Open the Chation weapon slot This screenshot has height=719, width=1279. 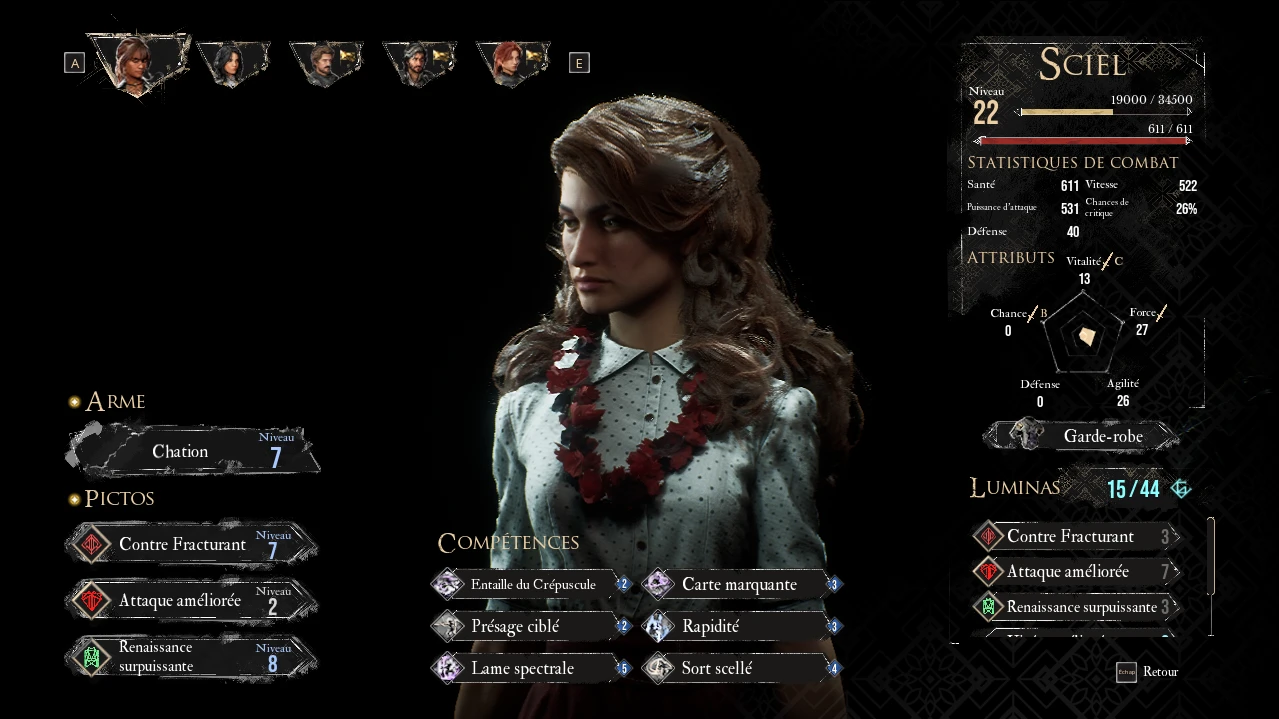tap(194, 452)
